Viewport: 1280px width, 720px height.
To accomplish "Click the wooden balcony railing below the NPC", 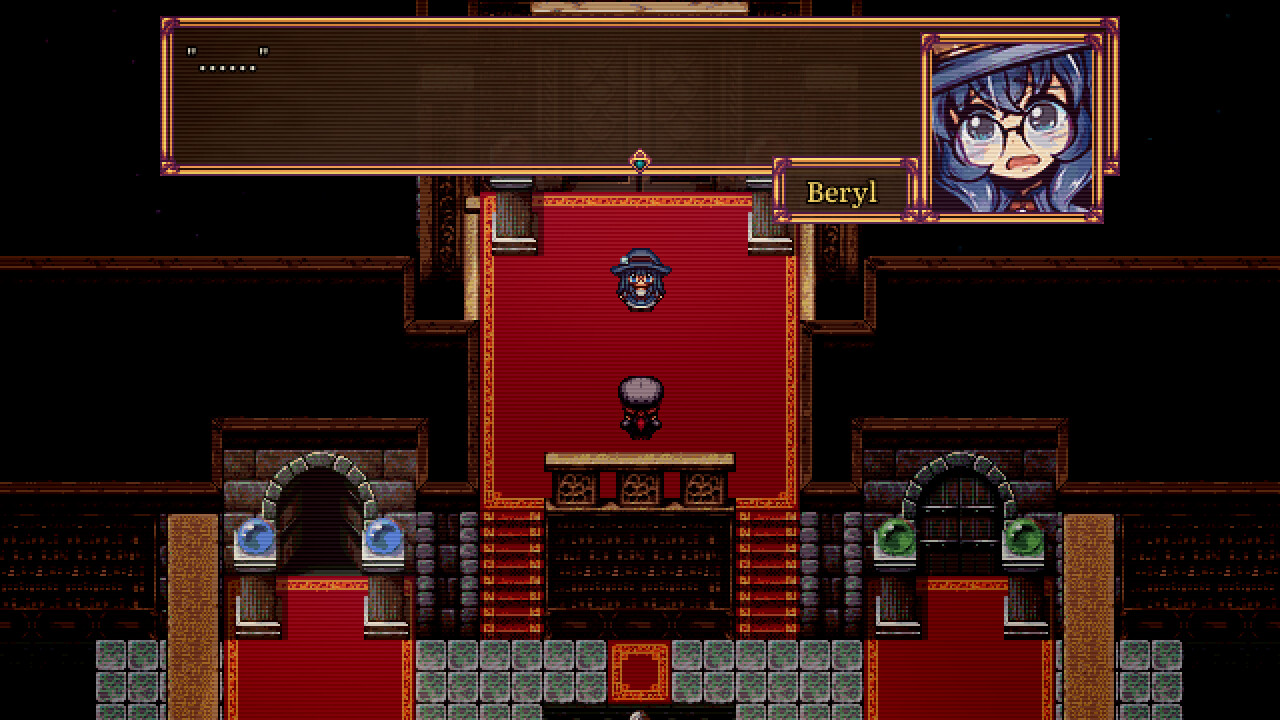I will click(638, 487).
